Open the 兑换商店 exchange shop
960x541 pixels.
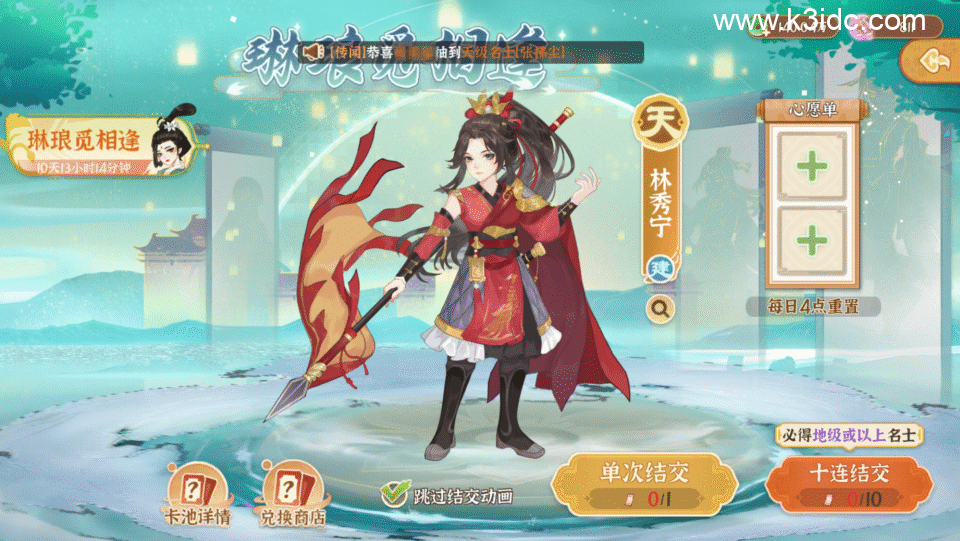pyautogui.click(x=292, y=496)
